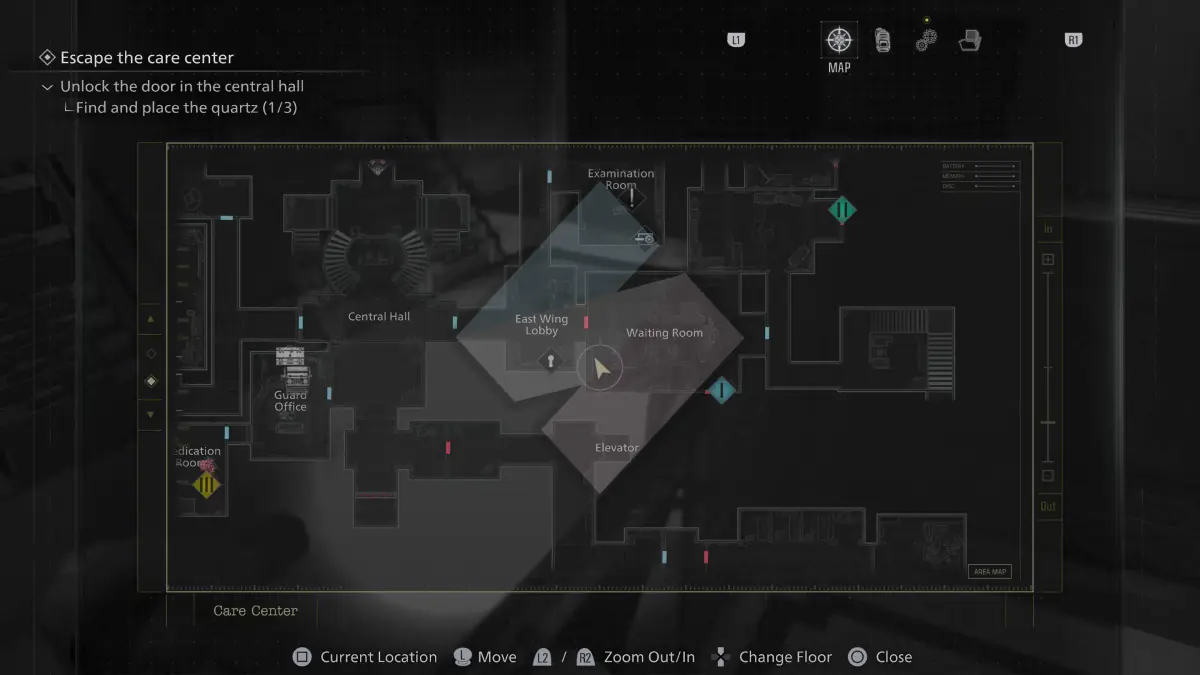Select the teal diamond marker by Waiting Room

click(x=721, y=390)
